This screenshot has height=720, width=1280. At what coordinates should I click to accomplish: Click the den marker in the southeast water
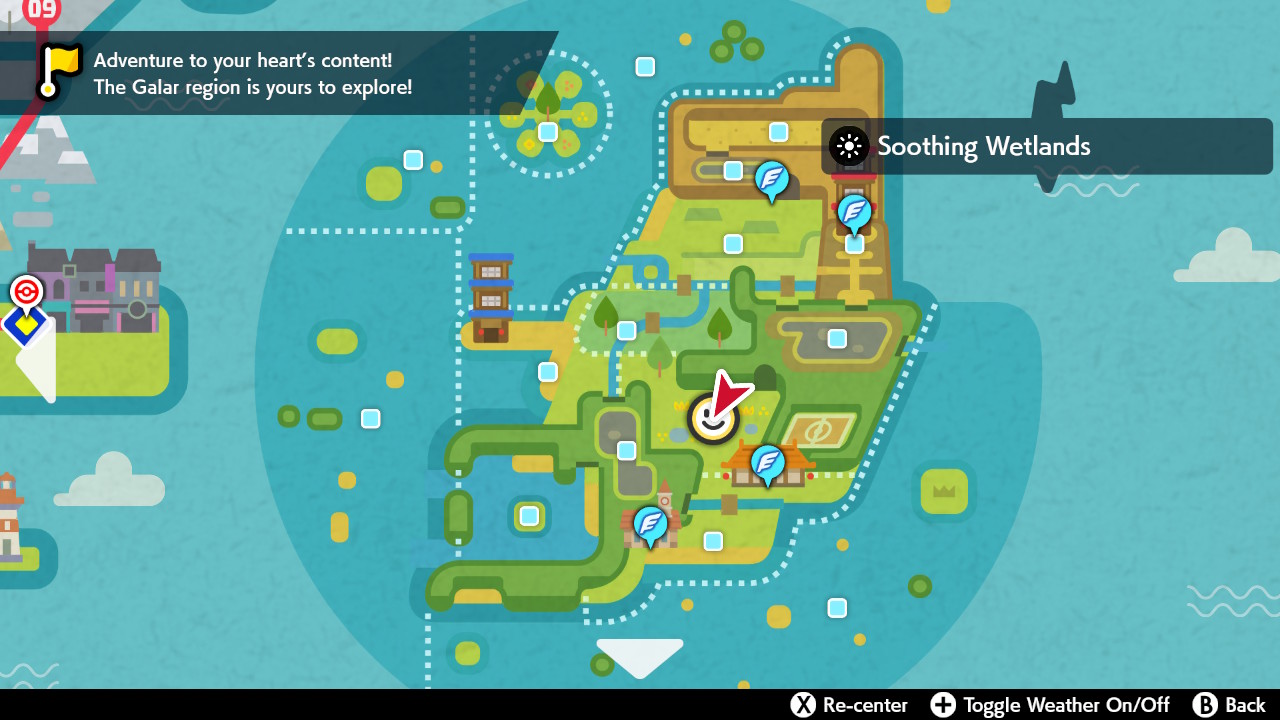(x=837, y=606)
